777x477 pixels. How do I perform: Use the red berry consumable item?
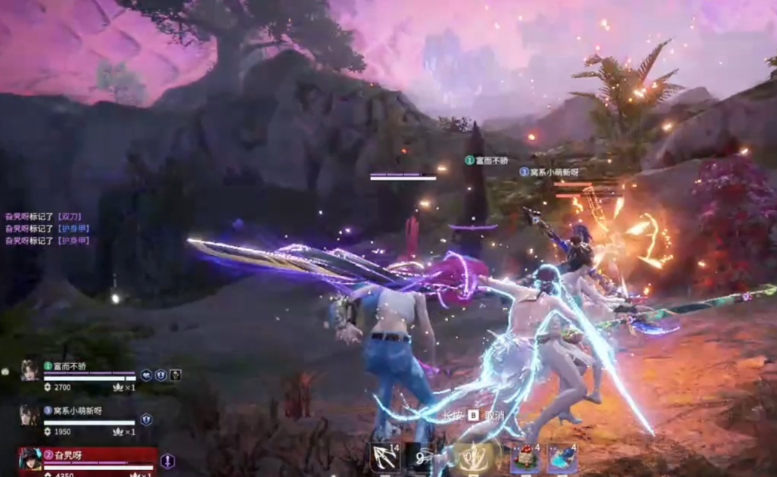click(x=523, y=459)
